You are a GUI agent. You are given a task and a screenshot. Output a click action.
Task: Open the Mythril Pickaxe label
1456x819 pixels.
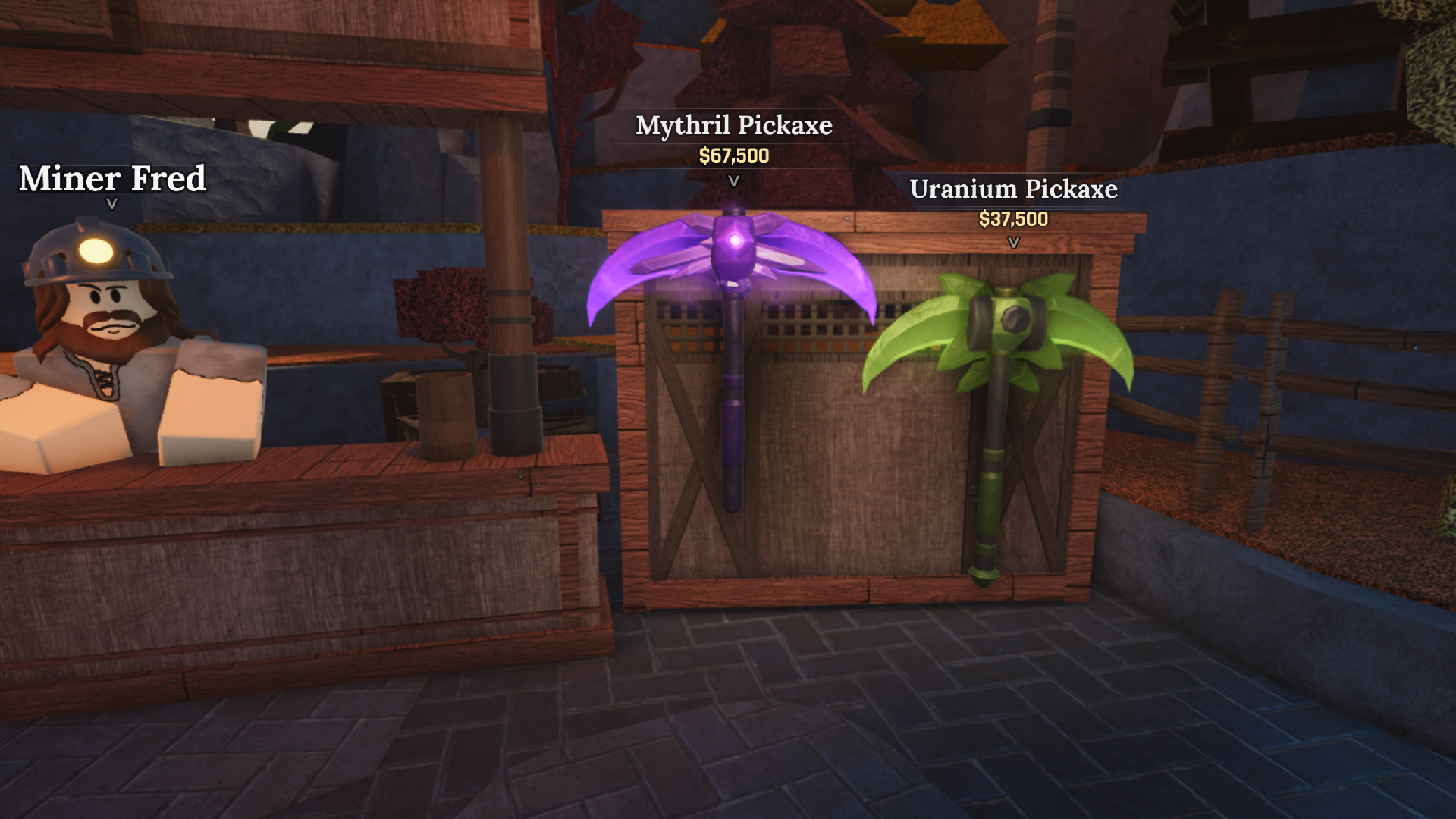pos(733,126)
